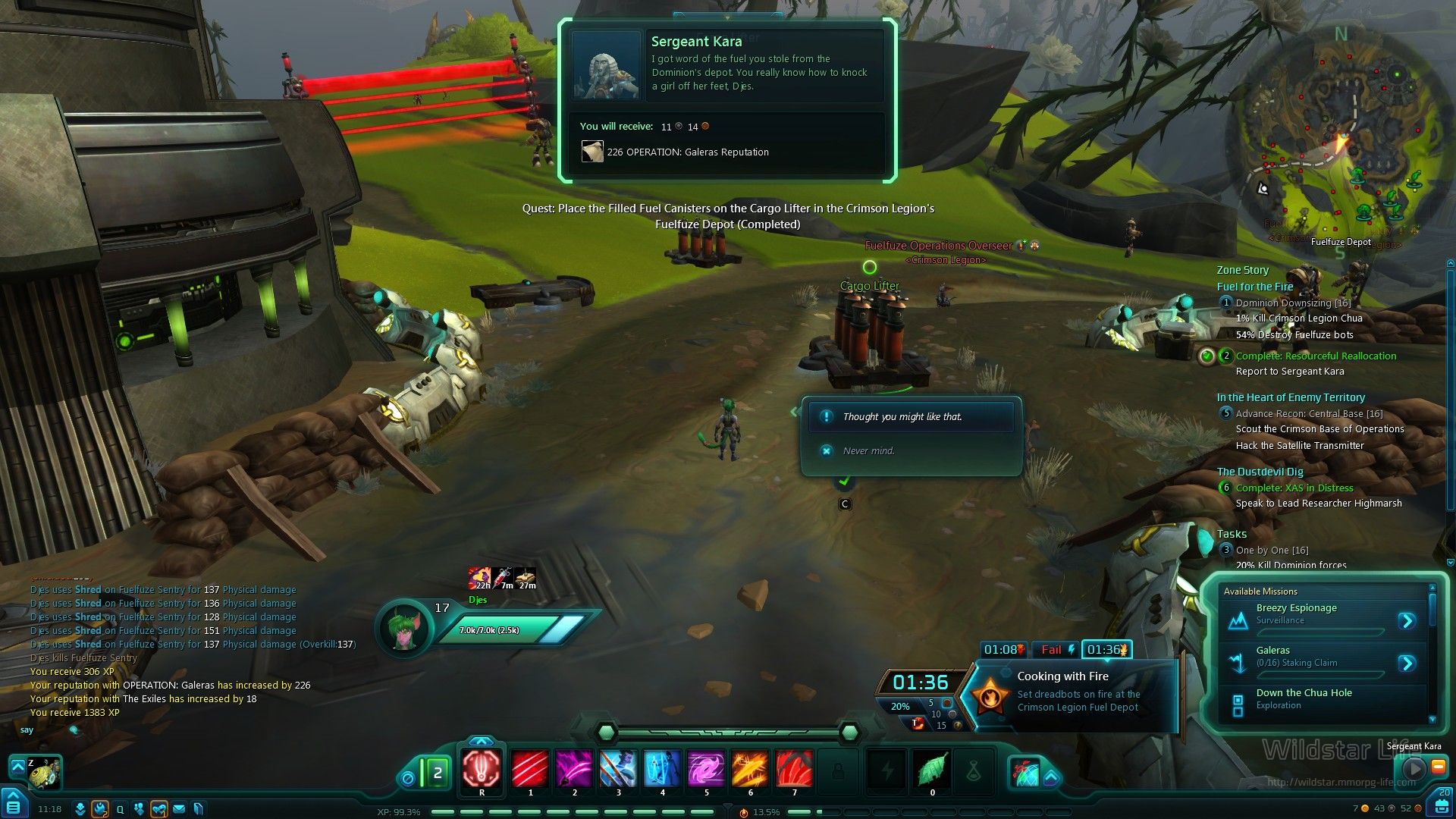Image resolution: width=1456 pixels, height=819 pixels.
Task: Summon the mount from the Z slot
Action: pos(44,771)
